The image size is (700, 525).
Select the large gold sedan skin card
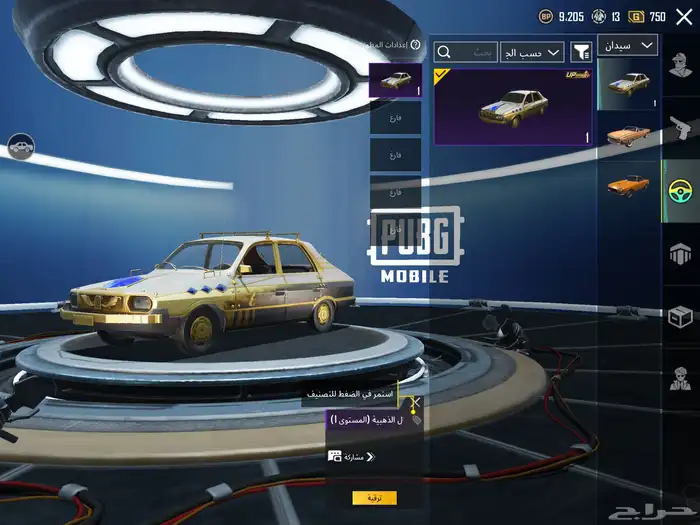(513, 106)
